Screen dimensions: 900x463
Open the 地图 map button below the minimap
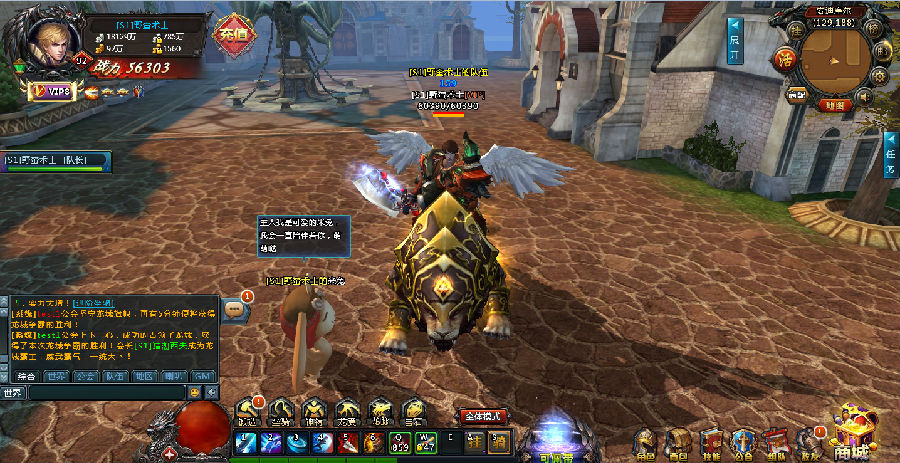834,104
